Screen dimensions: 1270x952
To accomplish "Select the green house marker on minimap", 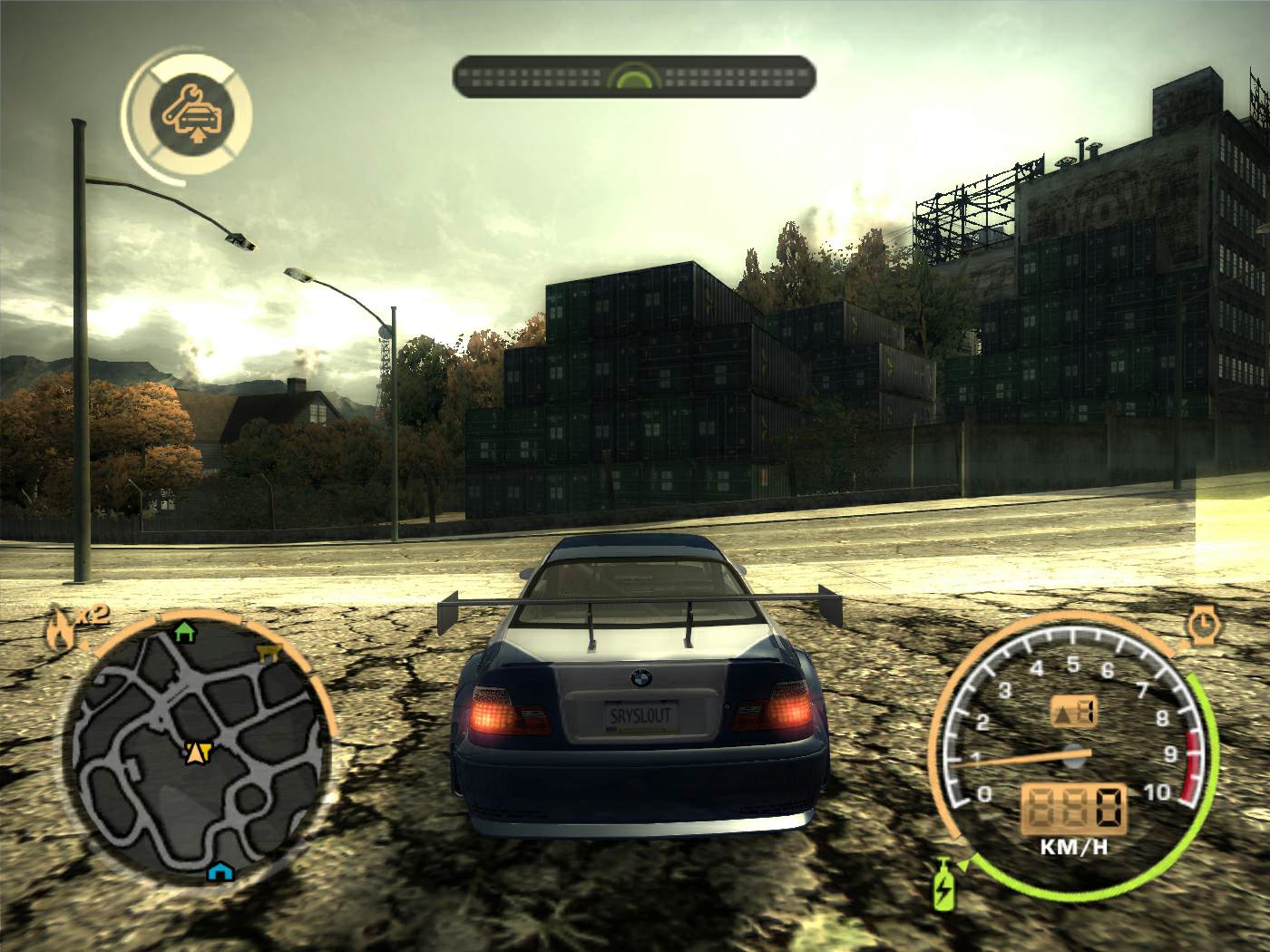I will click(x=184, y=630).
